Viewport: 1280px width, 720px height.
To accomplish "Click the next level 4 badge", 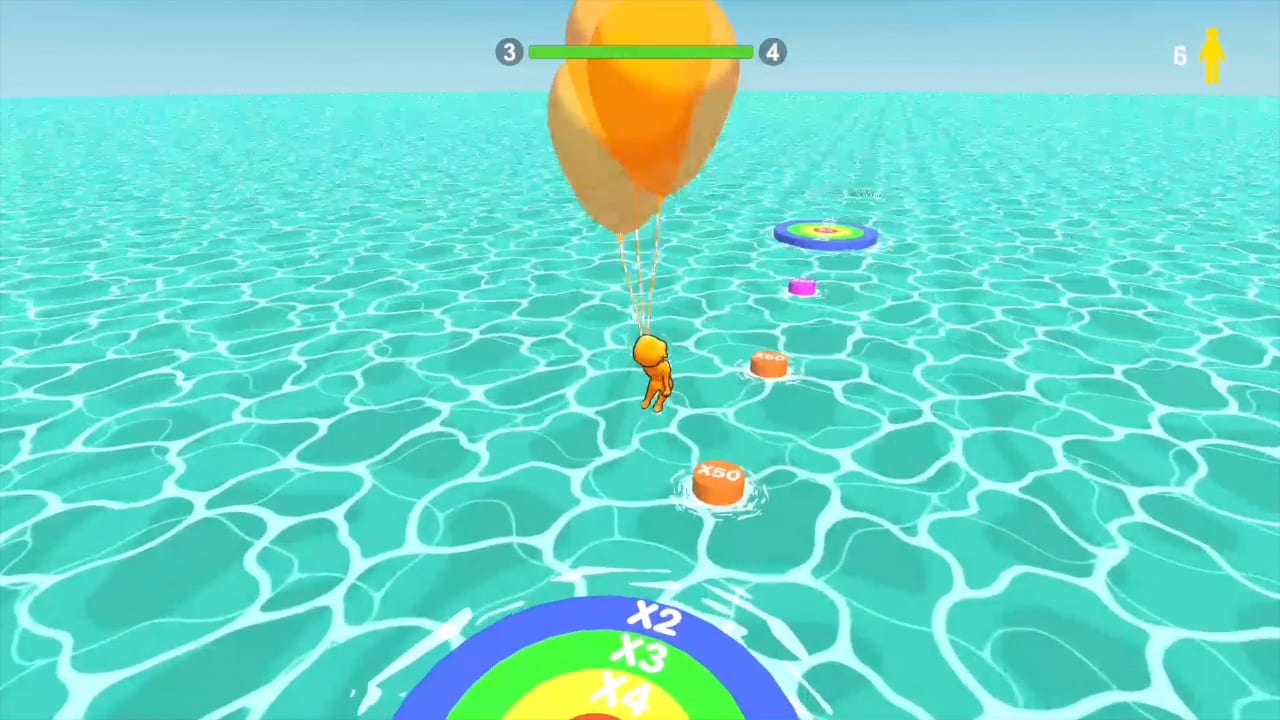I will [x=772, y=52].
